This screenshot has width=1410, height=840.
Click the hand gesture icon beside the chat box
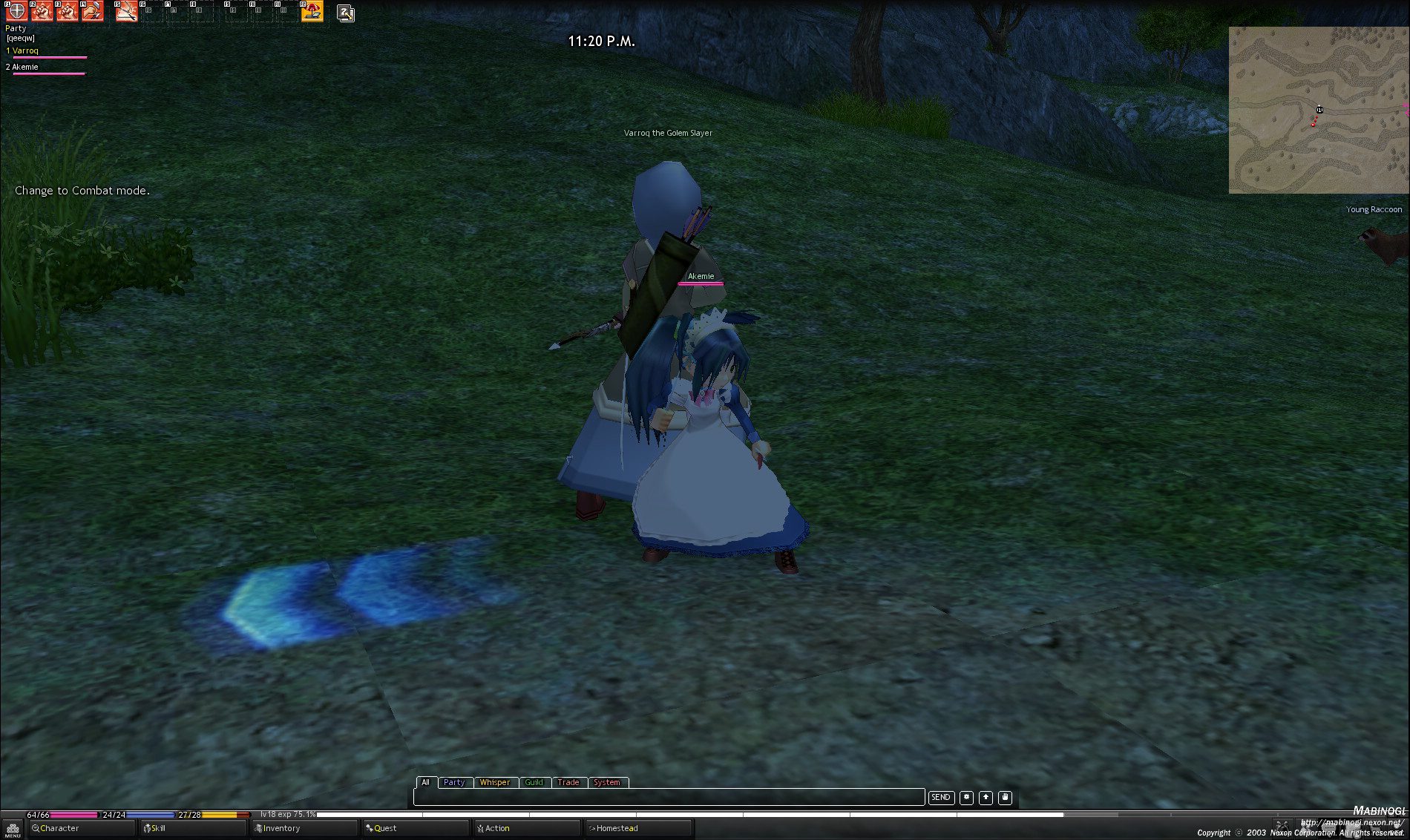(1005, 798)
